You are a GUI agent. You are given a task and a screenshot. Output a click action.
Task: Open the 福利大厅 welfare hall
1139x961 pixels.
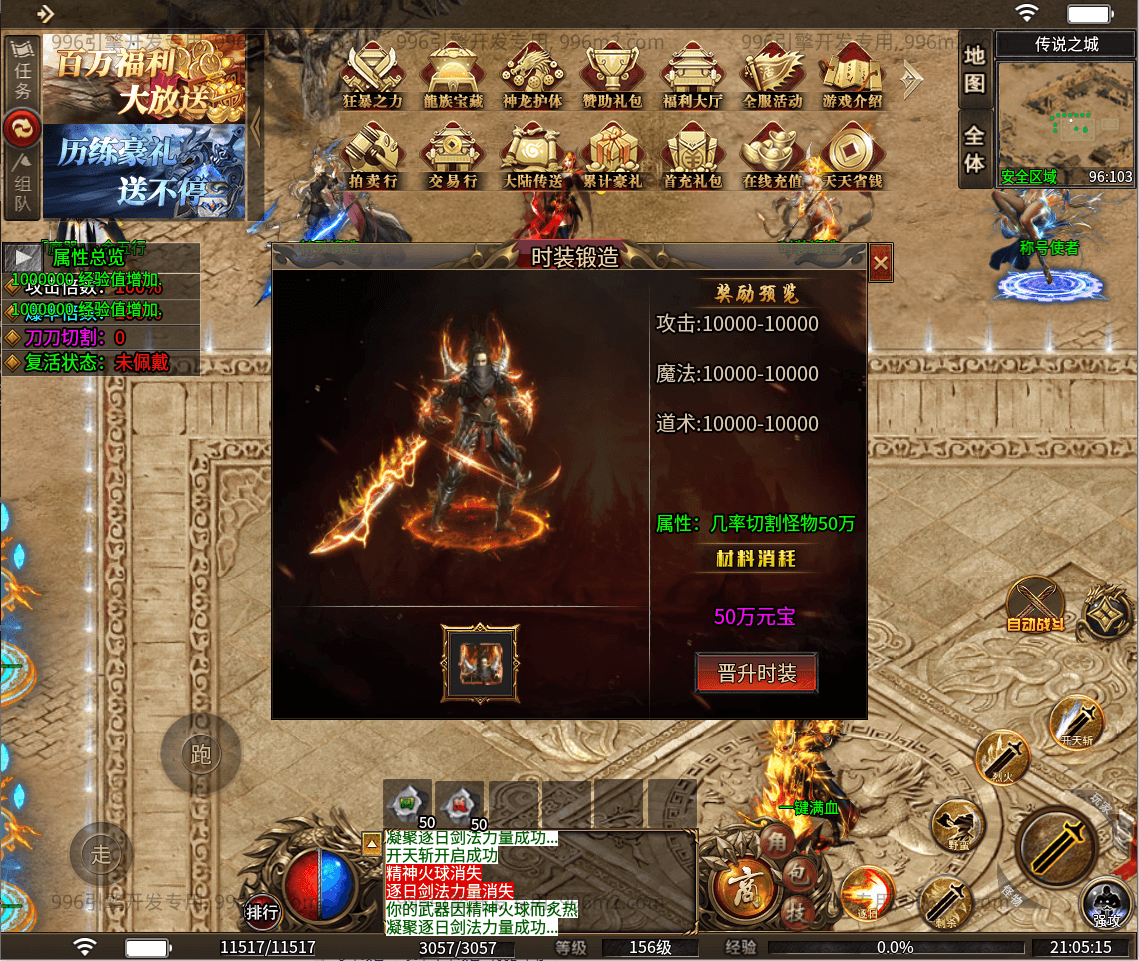click(x=692, y=76)
